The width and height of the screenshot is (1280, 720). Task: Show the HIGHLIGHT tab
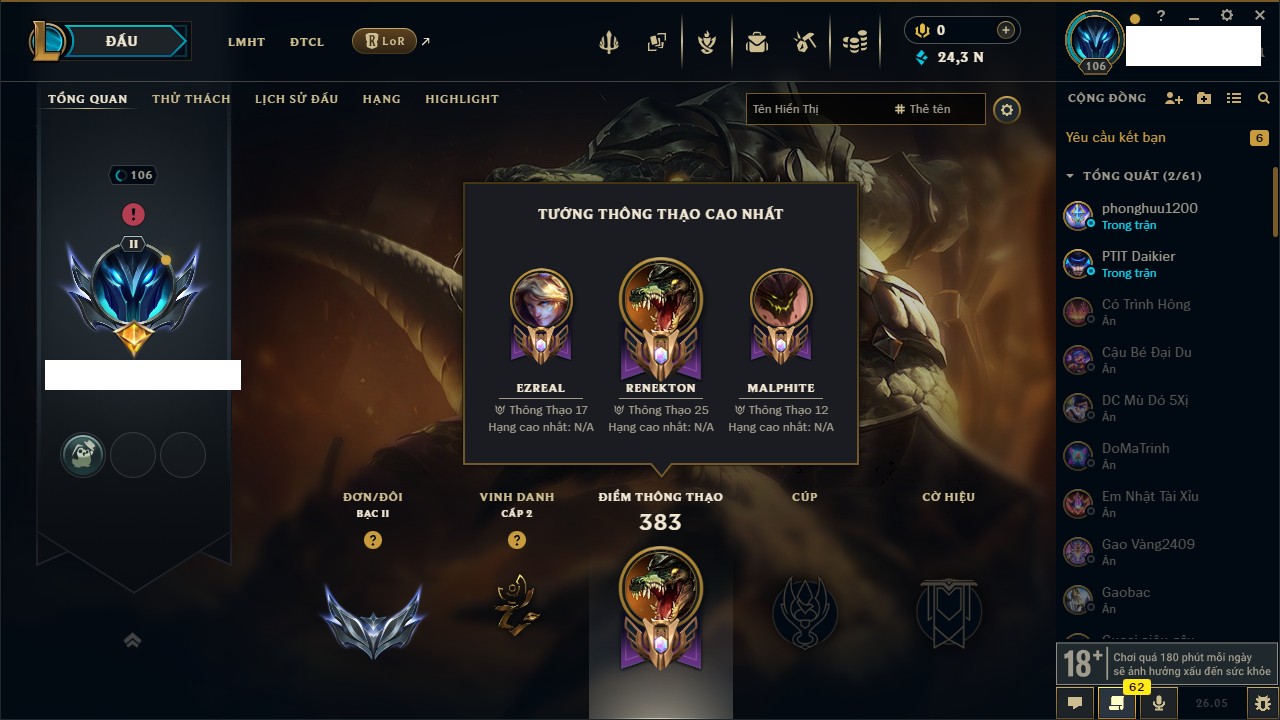(x=461, y=99)
